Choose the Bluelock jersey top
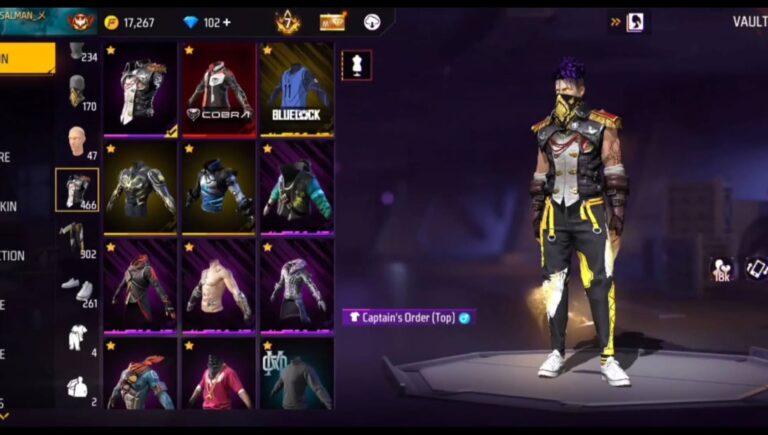The width and height of the screenshot is (768, 435). click(x=296, y=90)
